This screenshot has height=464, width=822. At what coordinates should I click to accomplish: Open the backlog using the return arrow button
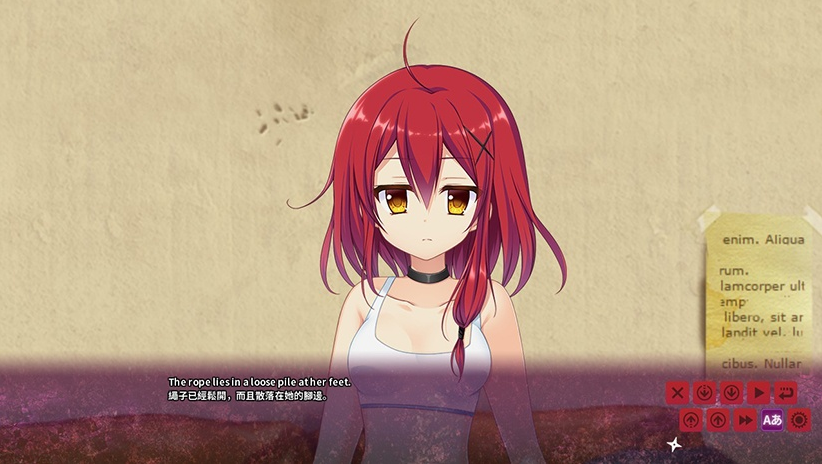click(x=786, y=393)
